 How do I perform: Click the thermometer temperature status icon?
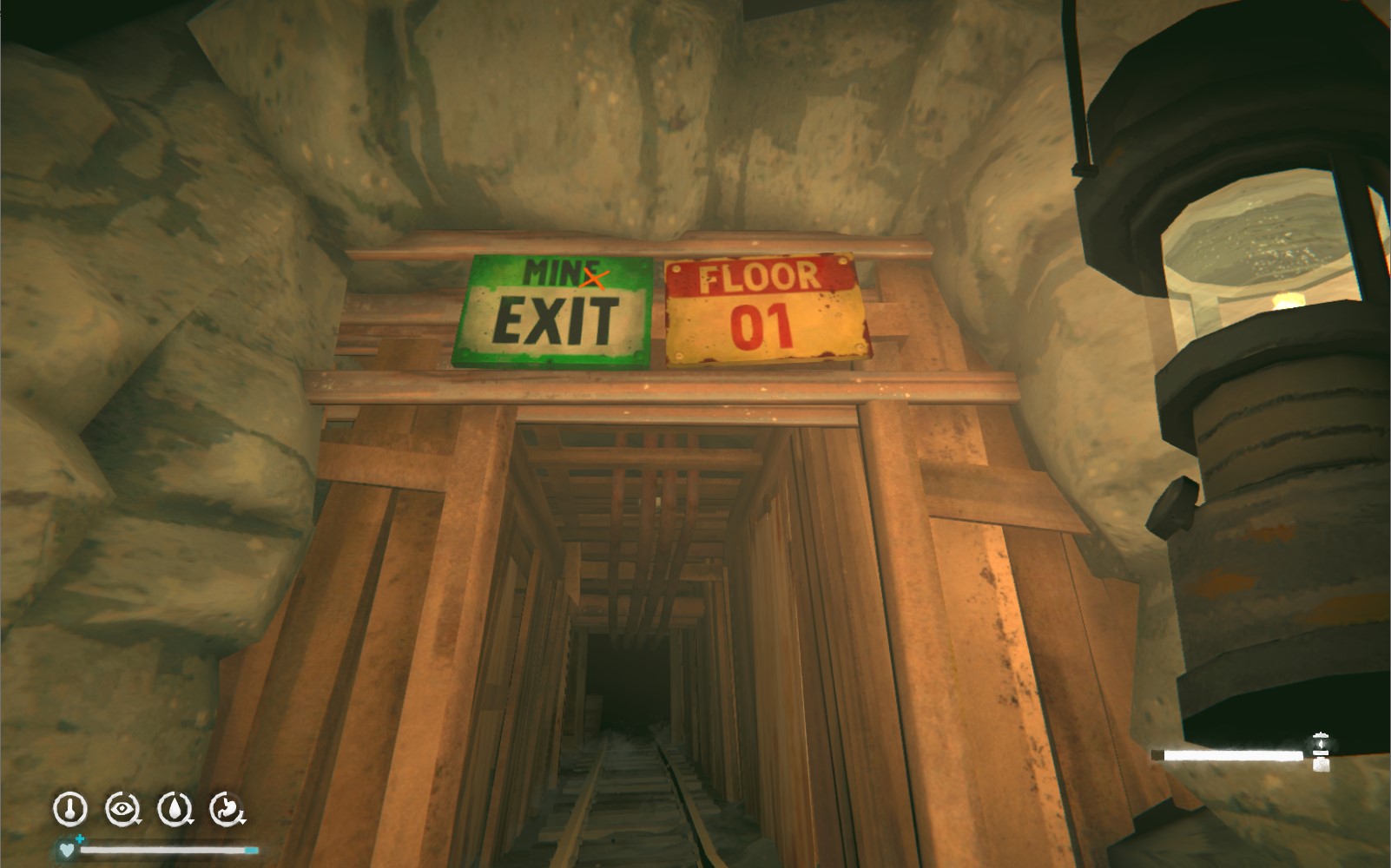click(69, 809)
